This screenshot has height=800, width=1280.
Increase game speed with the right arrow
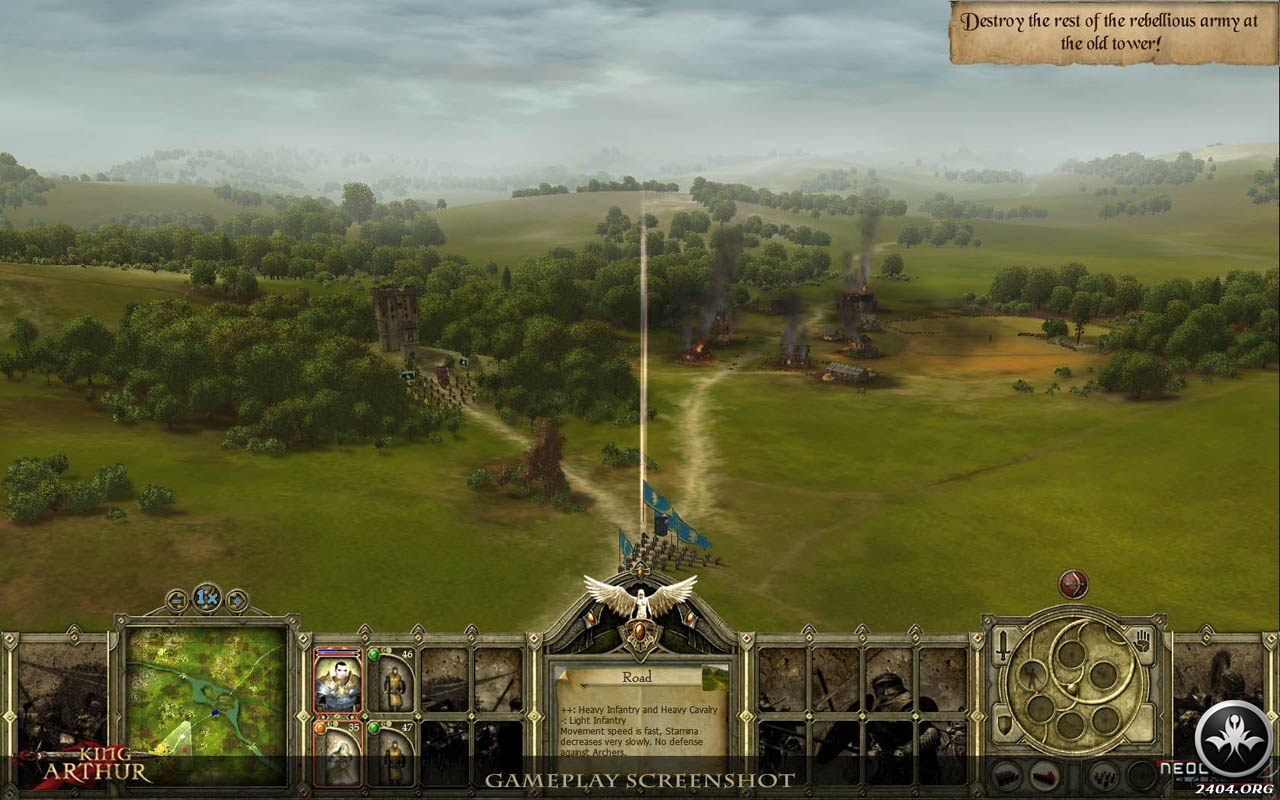(x=237, y=601)
